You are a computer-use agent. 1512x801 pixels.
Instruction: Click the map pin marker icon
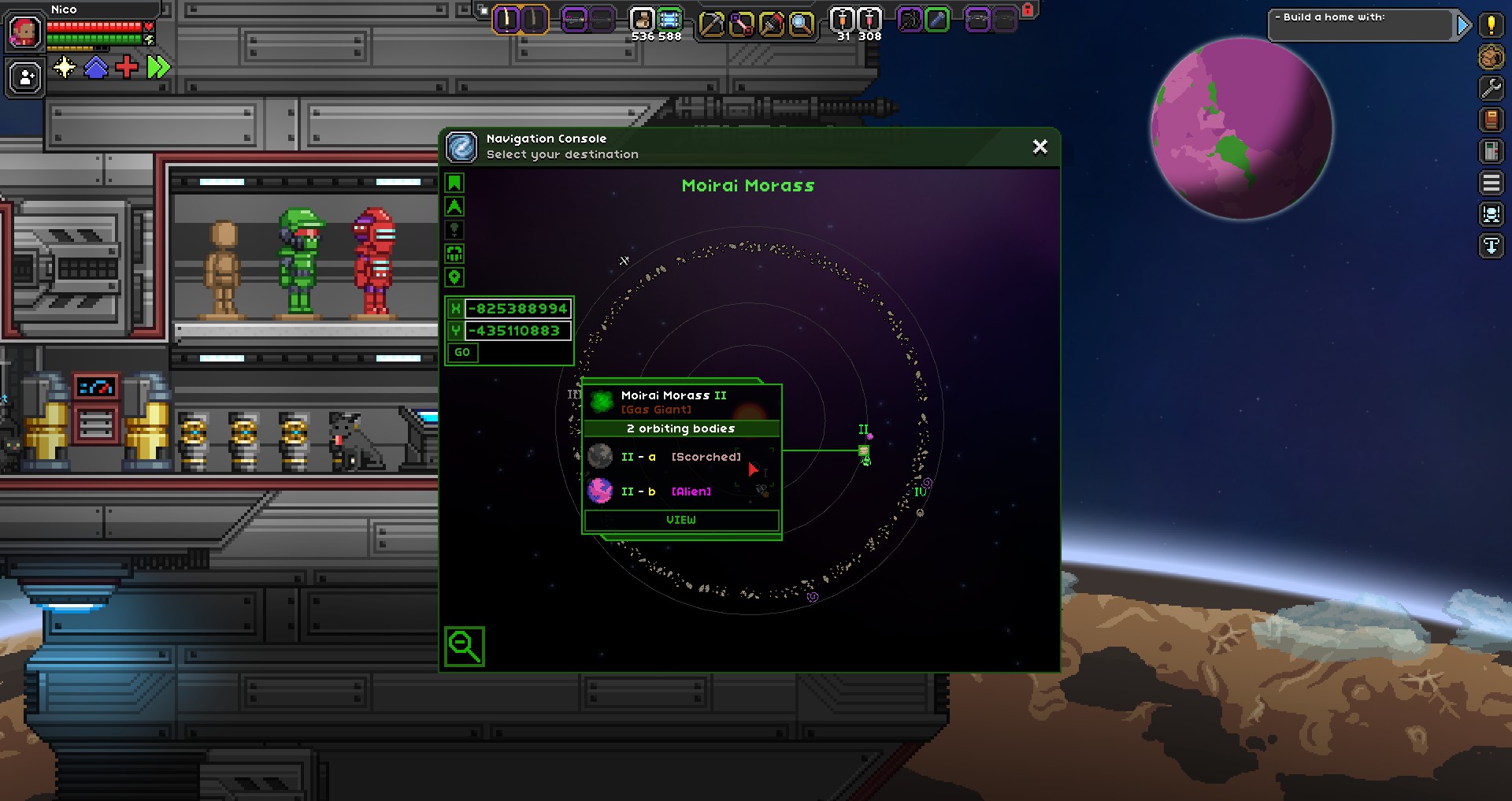(x=454, y=277)
